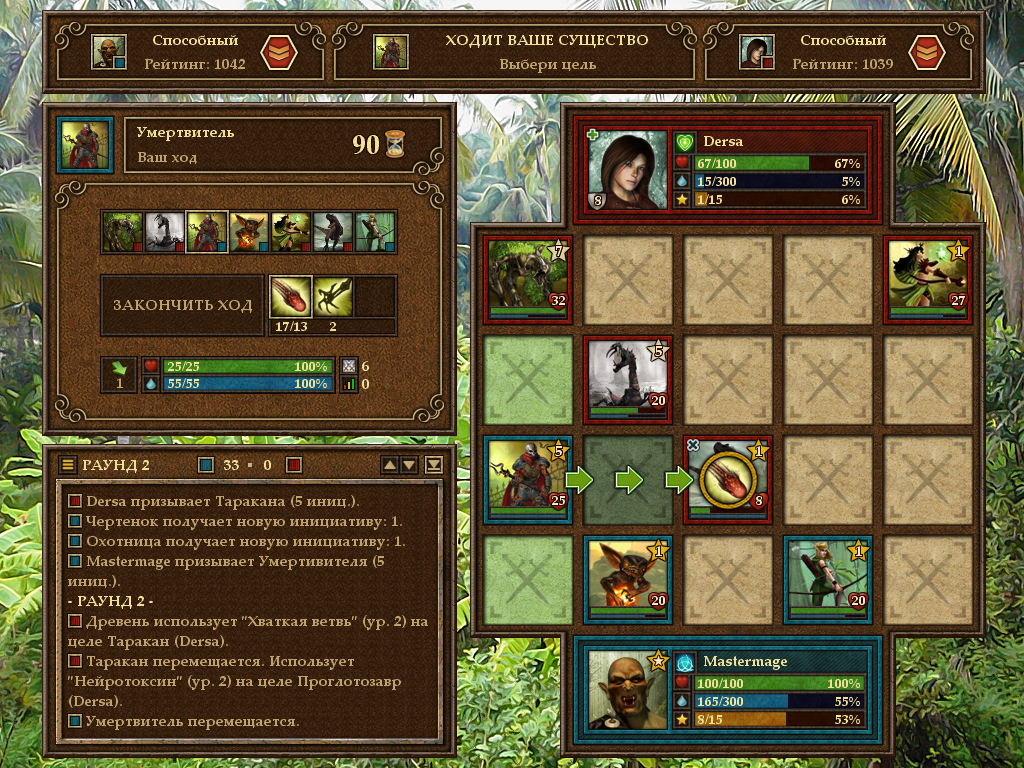Select the treant portrait in the turn queue
The width and height of the screenshot is (1024, 768).
point(123,232)
